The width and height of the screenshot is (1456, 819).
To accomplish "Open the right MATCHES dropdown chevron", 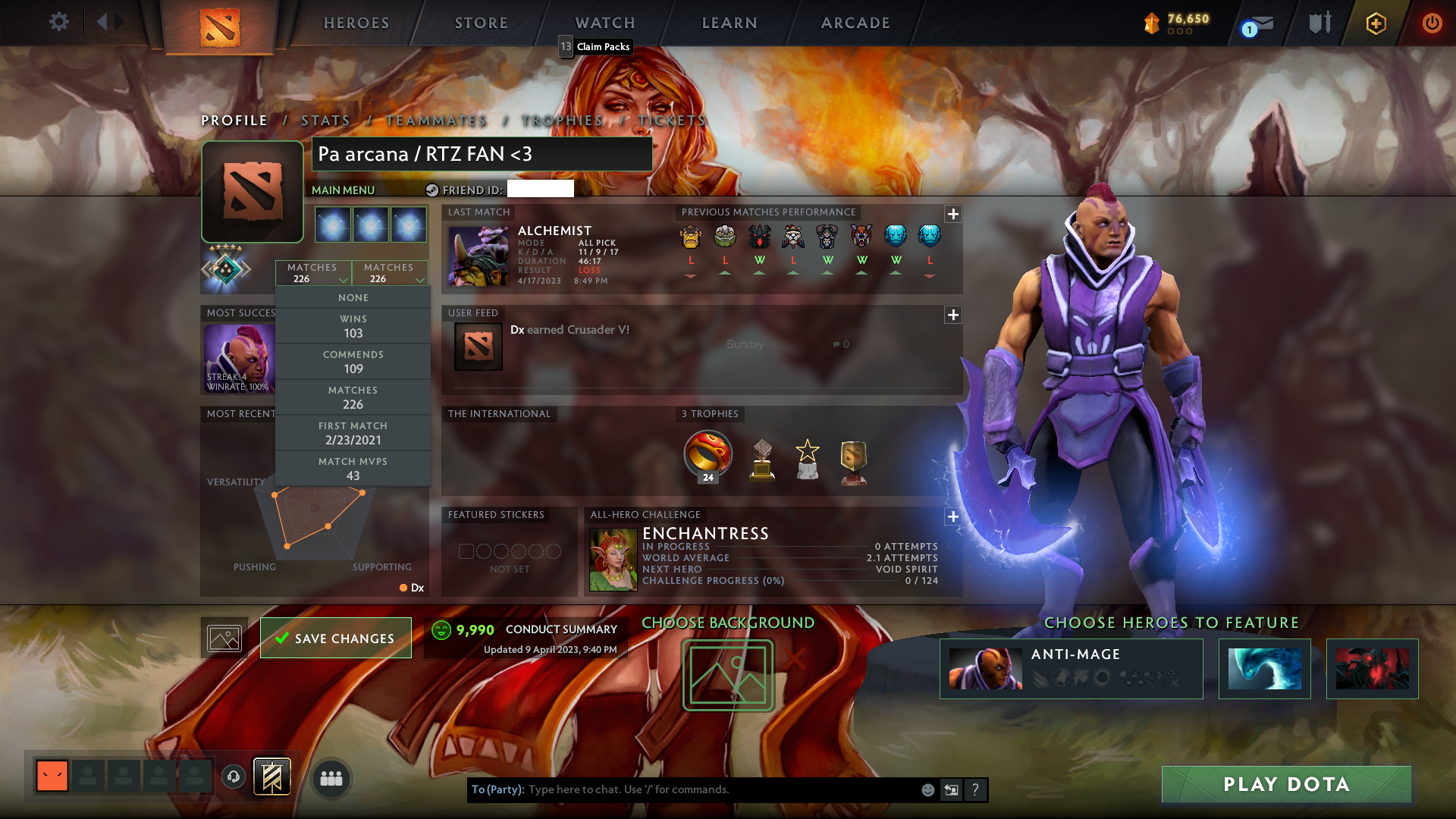I will (421, 279).
